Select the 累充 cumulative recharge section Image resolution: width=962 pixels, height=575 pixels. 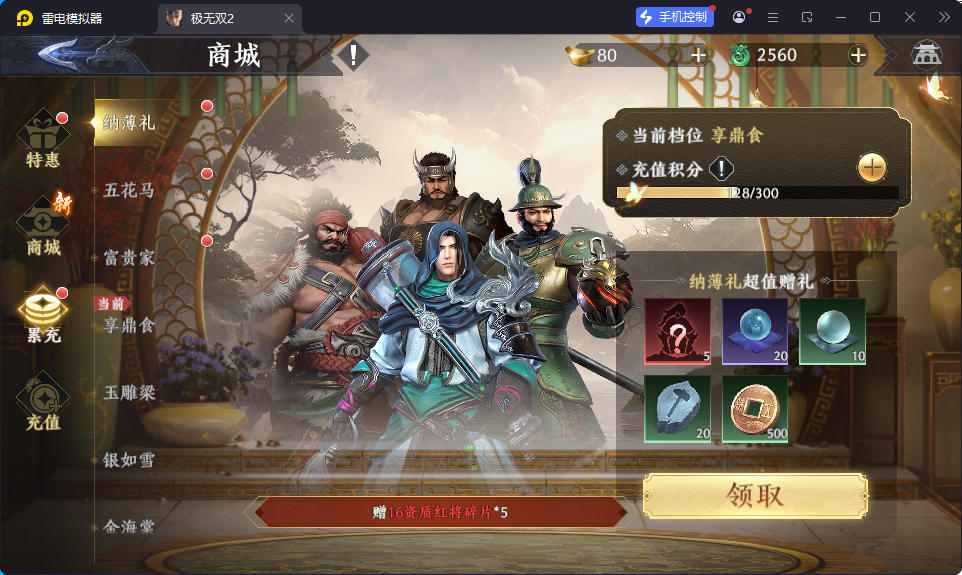[x=43, y=314]
